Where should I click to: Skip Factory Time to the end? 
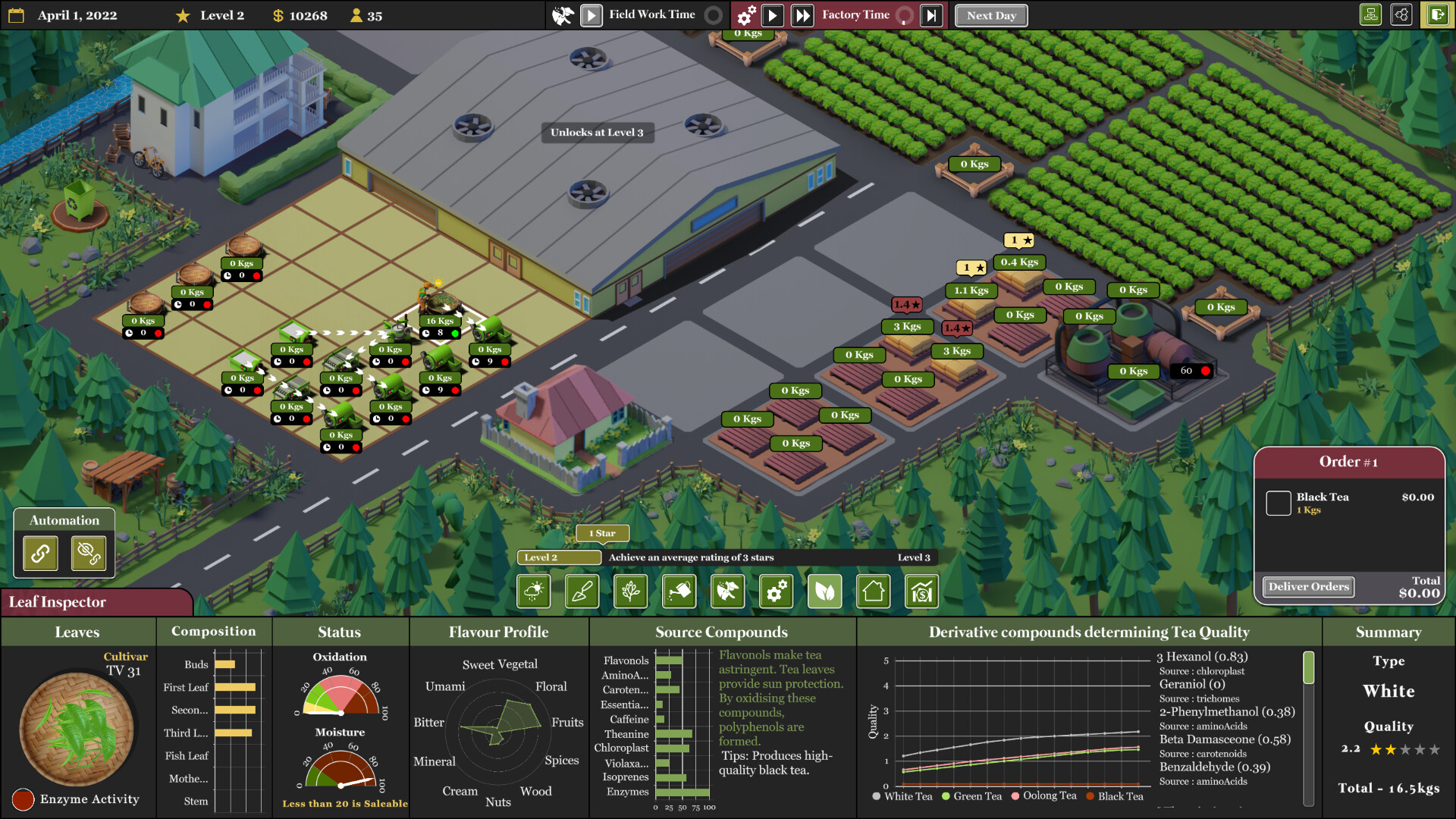click(931, 14)
